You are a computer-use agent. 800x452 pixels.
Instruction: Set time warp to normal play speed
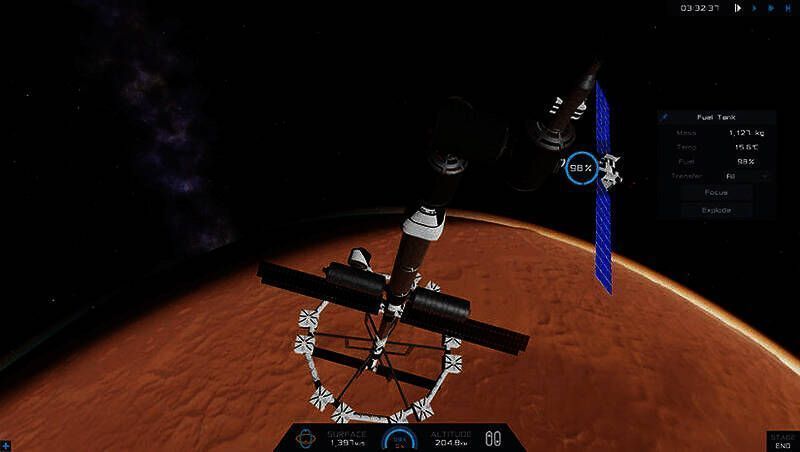(x=755, y=8)
